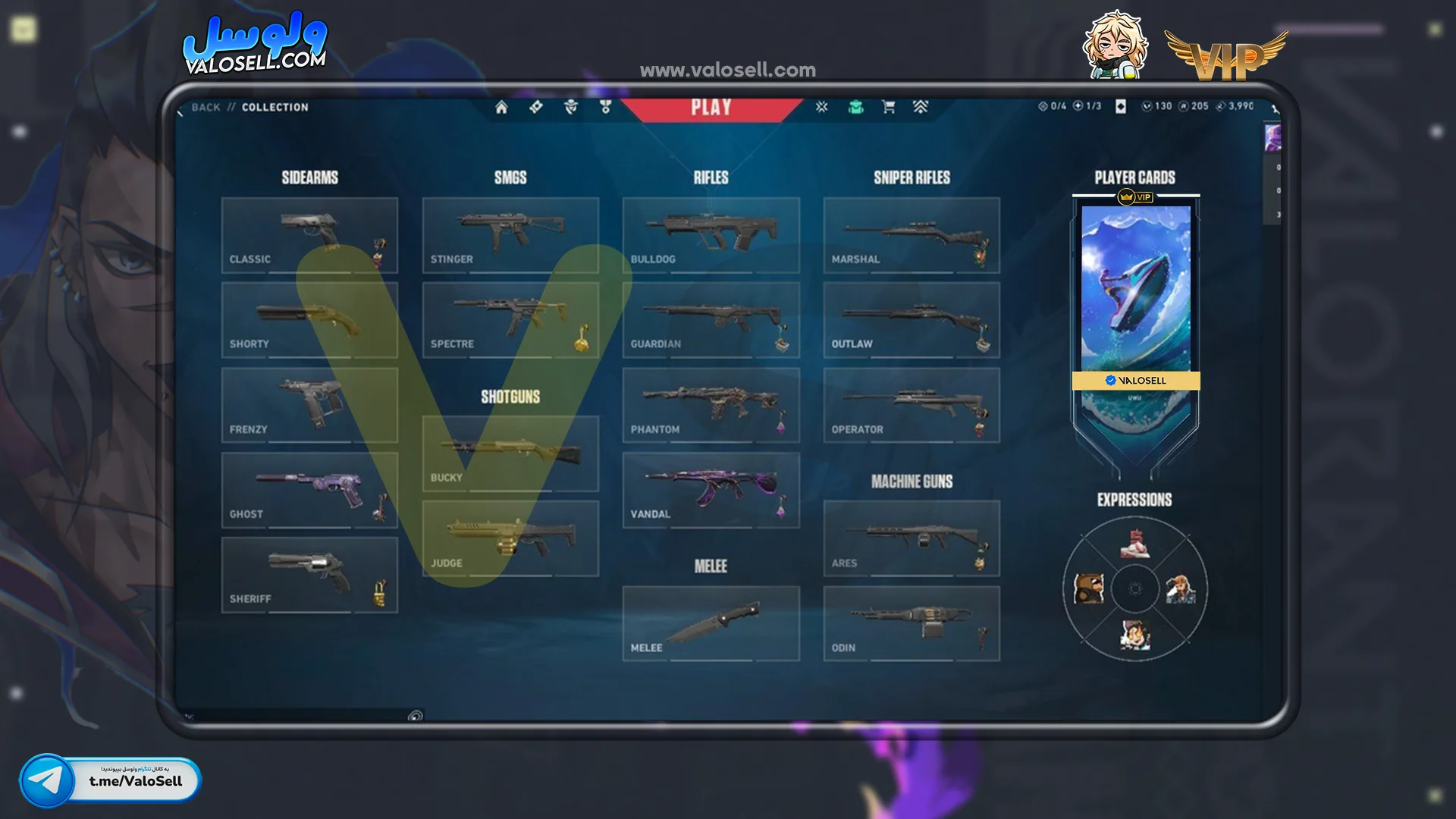Open the home icon in top navigation
1456x819 pixels.
[x=501, y=108]
